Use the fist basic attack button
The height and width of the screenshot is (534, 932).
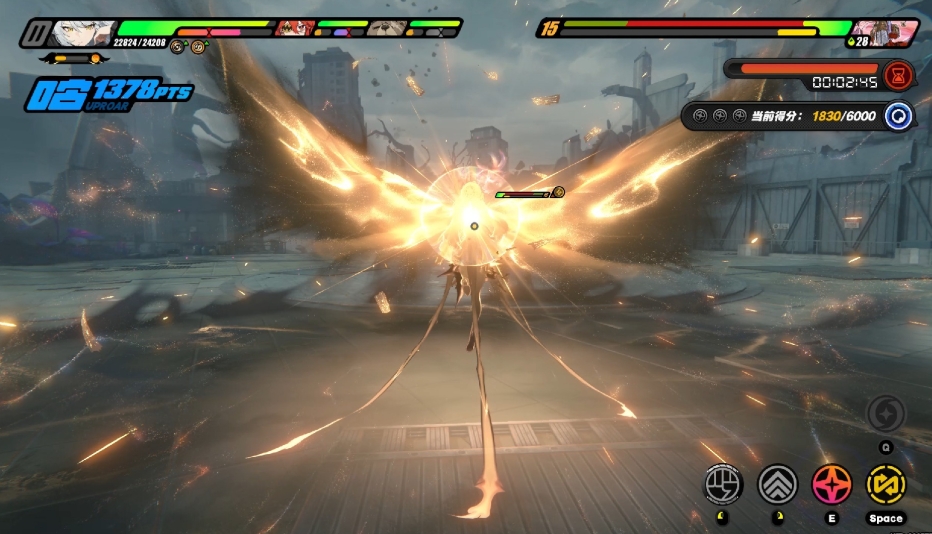tap(724, 485)
